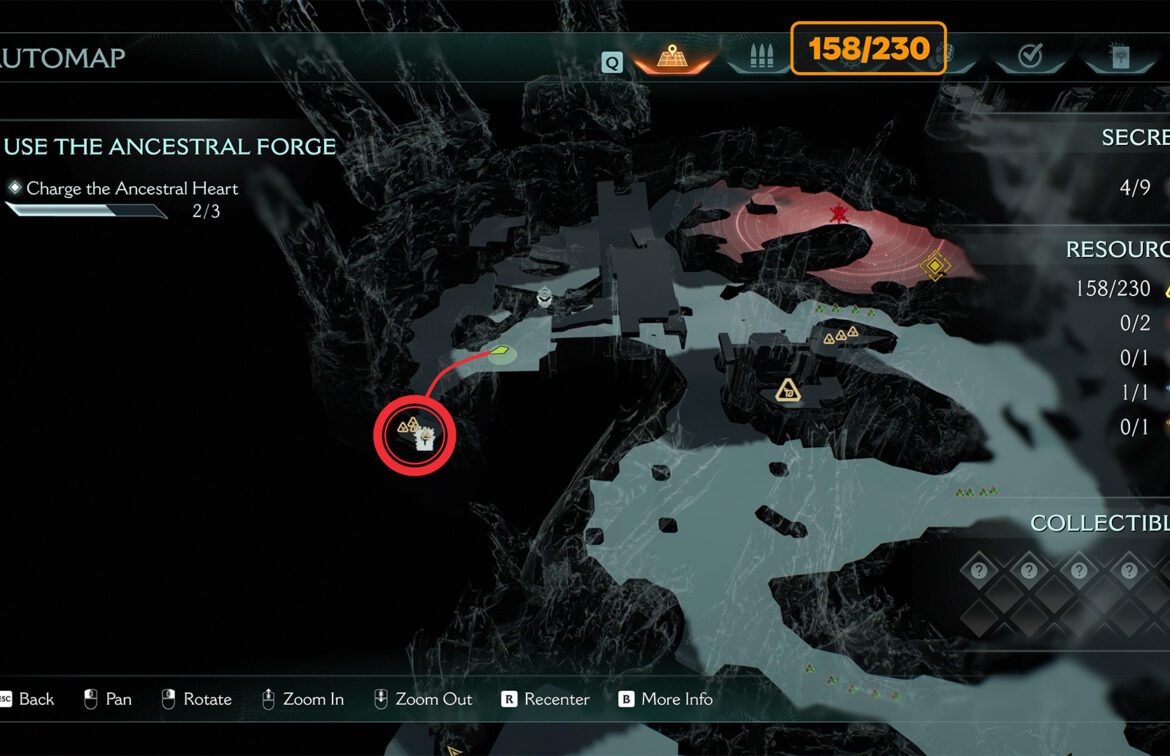This screenshot has height=756, width=1170.
Task: Open the checkmark challenges tab
Action: [1030, 57]
